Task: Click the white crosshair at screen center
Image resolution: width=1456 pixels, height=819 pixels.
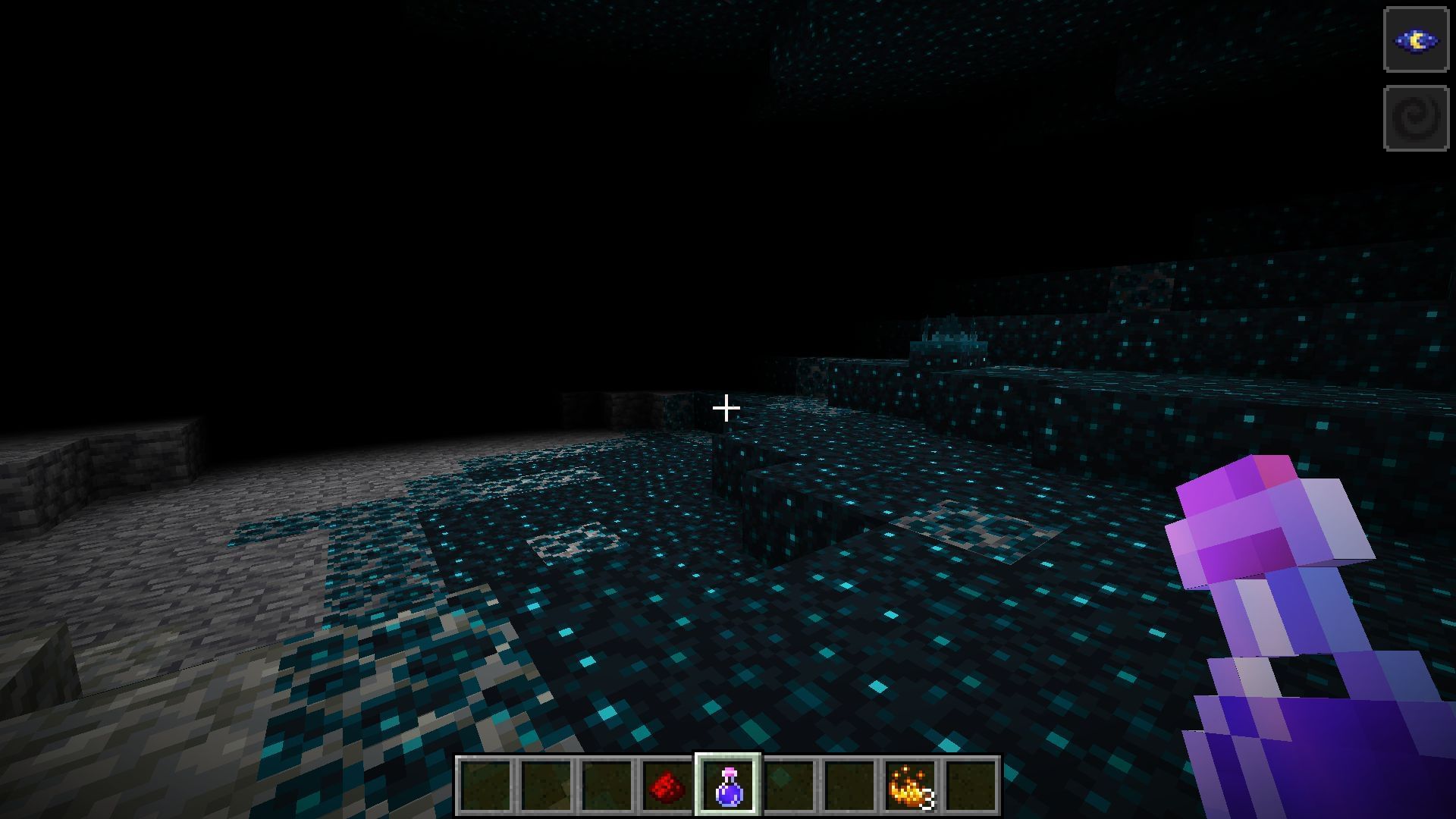Action: click(x=726, y=409)
